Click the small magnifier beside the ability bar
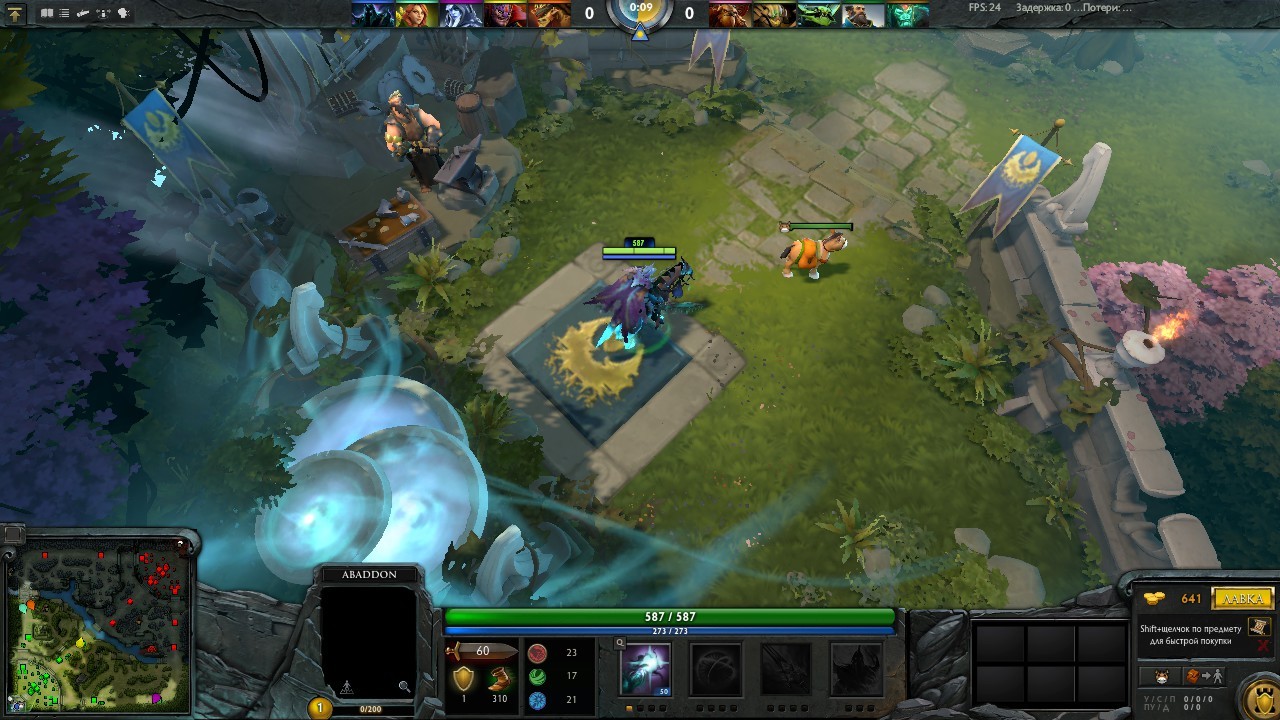1280x720 pixels. coord(620,643)
